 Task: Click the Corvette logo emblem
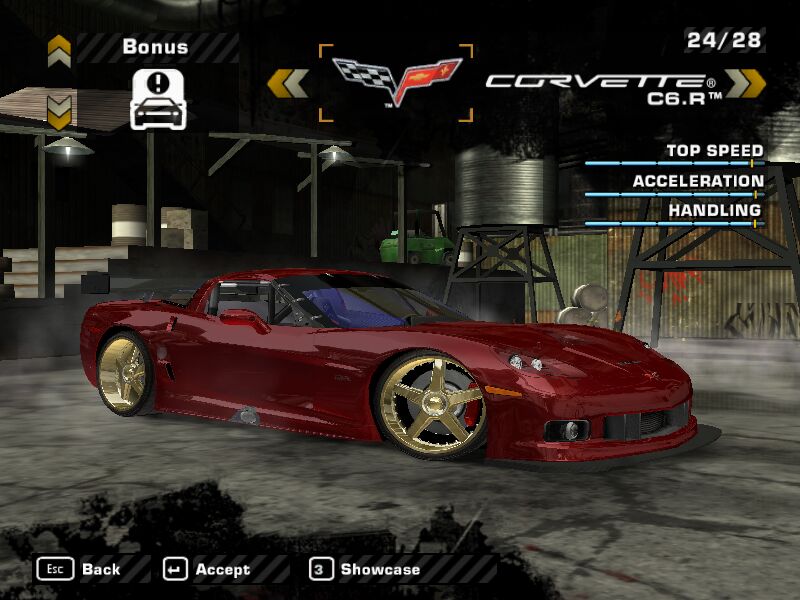coord(396,81)
